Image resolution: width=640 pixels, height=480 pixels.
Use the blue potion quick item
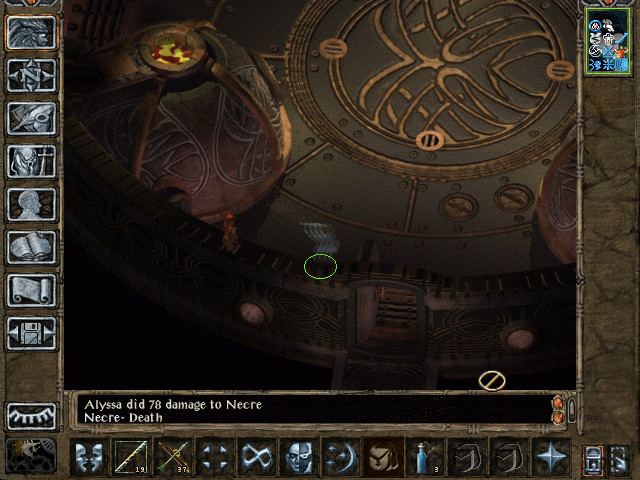425,457
